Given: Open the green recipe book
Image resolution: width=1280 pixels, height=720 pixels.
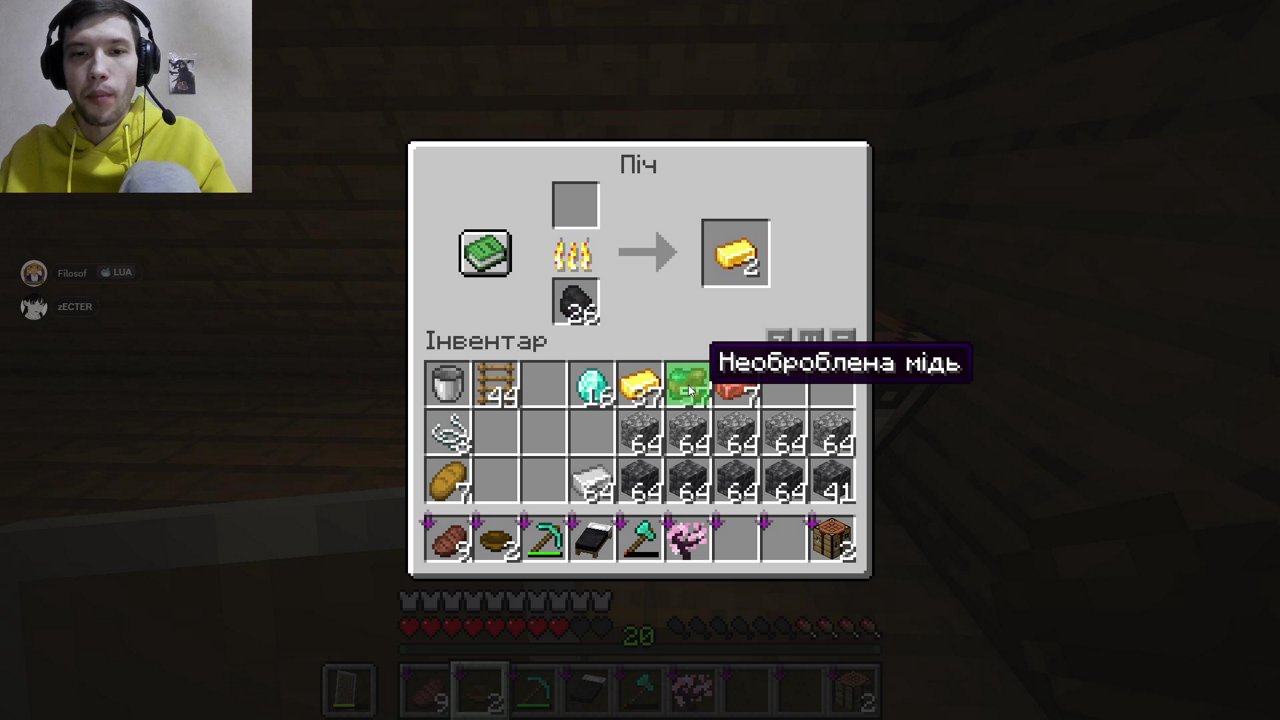Looking at the screenshot, I should 485,253.
